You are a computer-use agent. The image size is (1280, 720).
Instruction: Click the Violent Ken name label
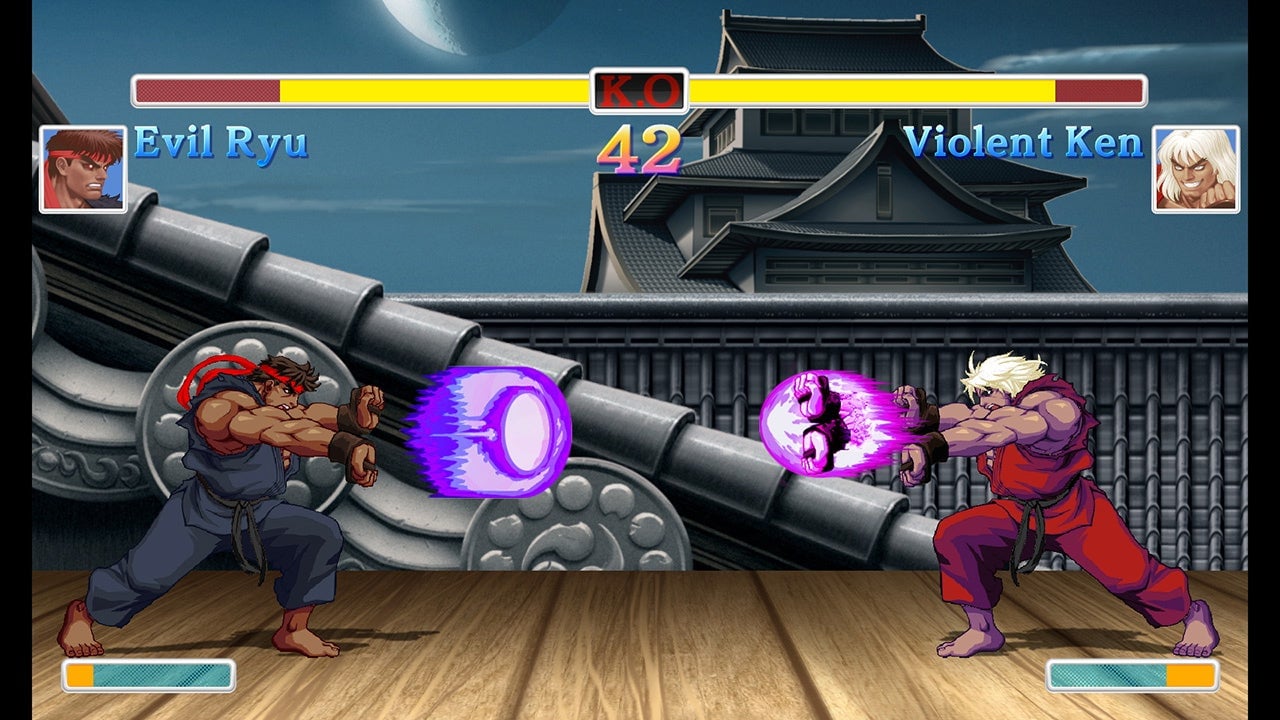(1025, 145)
